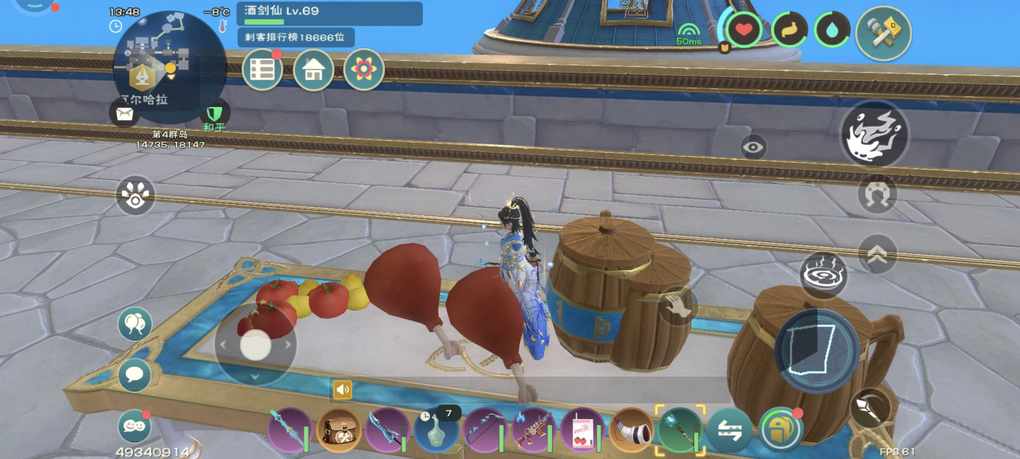This screenshot has height=459, width=1020.
Task: Select the strawberry milk carton slot
Action: click(x=582, y=431)
